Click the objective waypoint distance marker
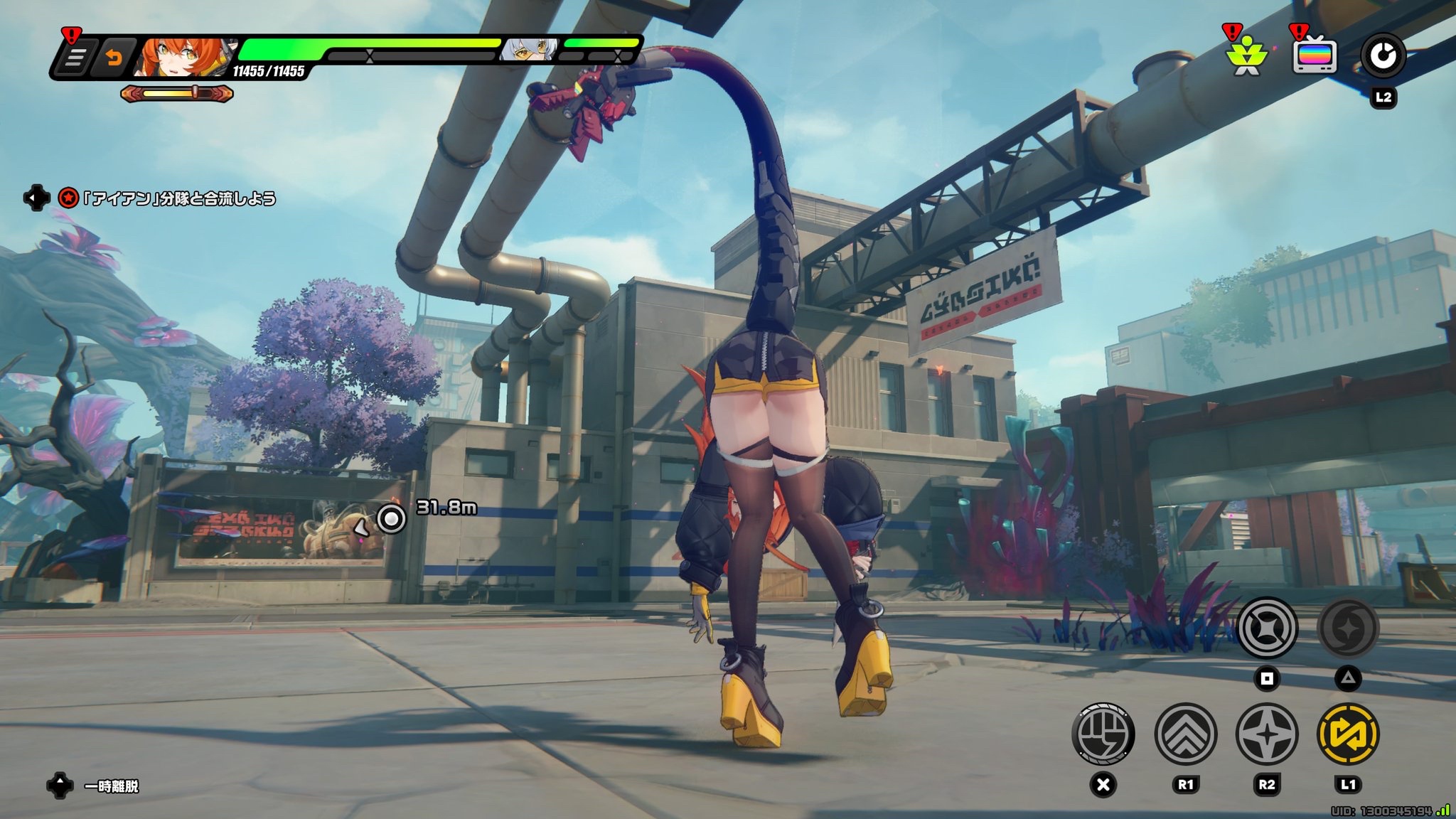The height and width of the screenshot is (819, 1456). pyautogui.click(x=391, y=518)
